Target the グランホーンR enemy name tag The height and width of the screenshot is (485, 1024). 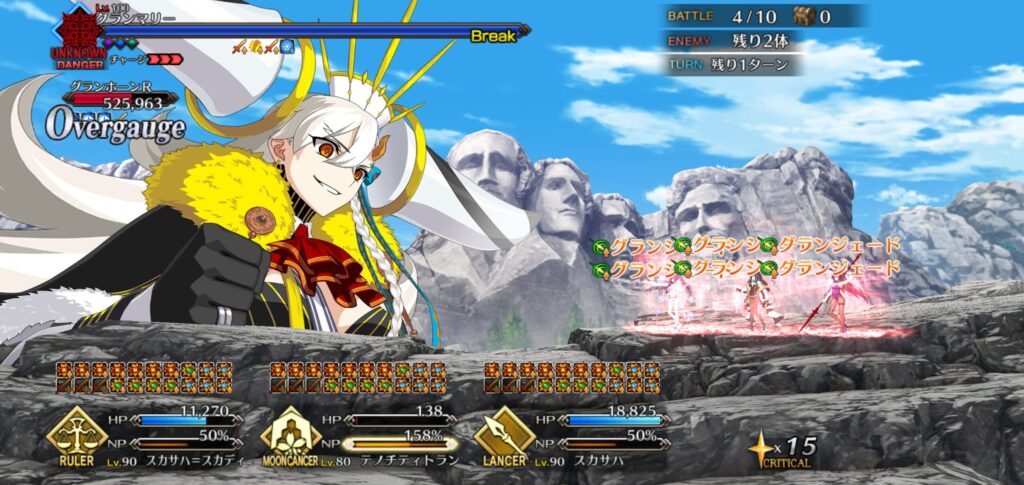[110, 86]
